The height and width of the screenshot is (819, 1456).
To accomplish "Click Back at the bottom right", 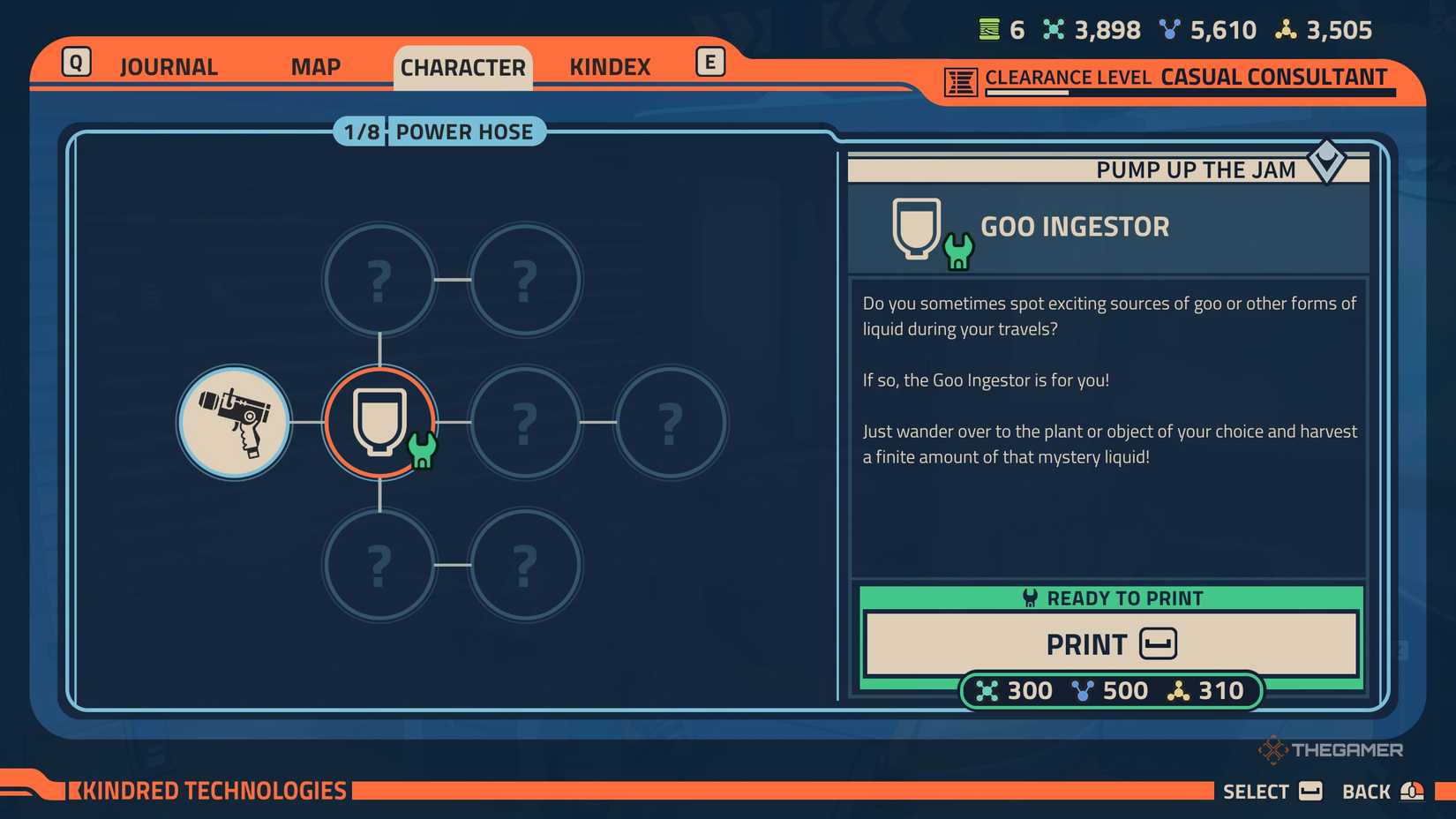I will [1367, 791].
